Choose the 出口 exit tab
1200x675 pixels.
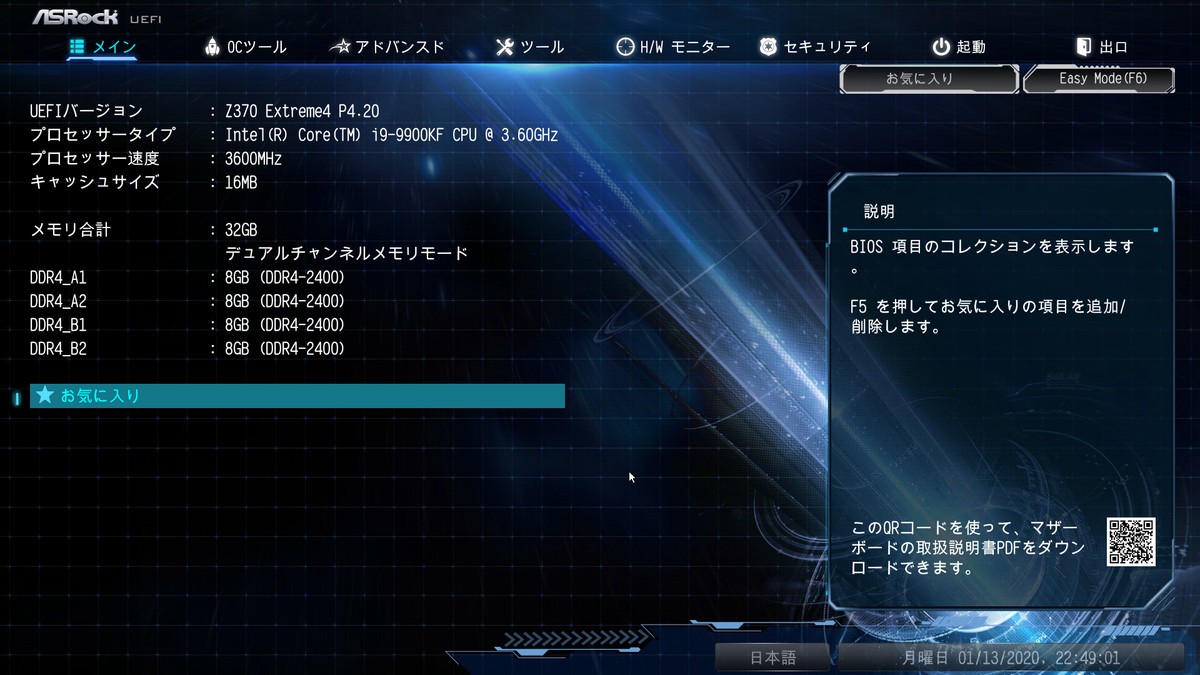1101,47
